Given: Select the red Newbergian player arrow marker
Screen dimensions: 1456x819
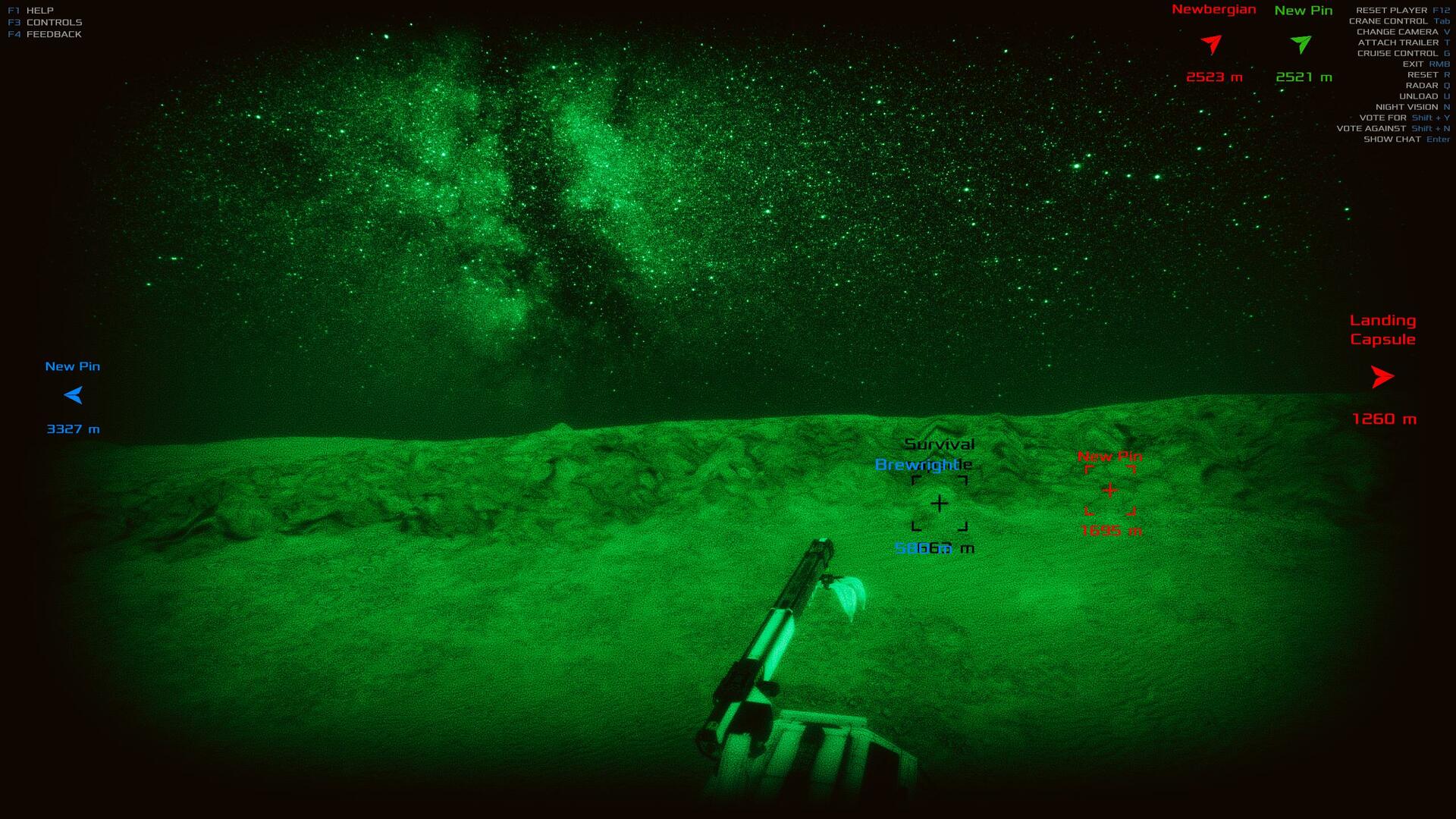Looking at the screenshot, I should click(x=1212, y=44).
